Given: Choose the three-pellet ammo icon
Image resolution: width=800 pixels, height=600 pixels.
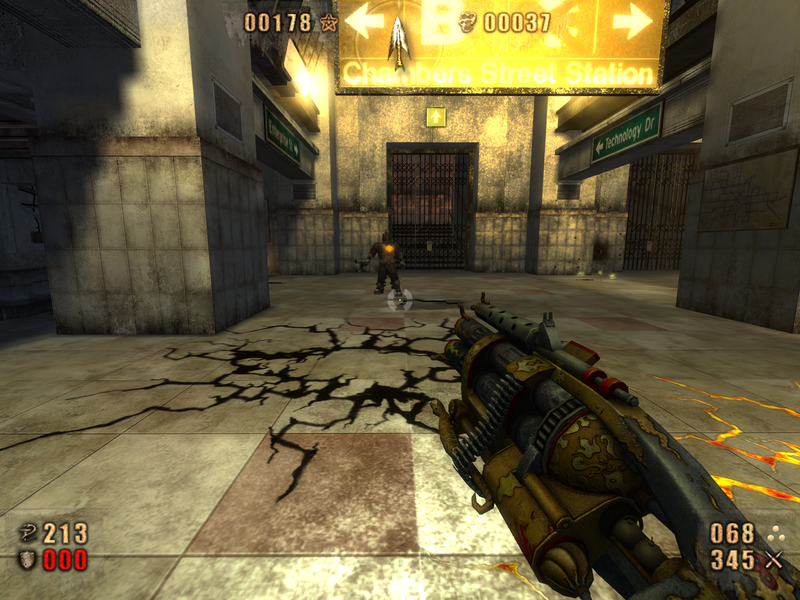Looking at the screenshot, I should coord(773,533).
